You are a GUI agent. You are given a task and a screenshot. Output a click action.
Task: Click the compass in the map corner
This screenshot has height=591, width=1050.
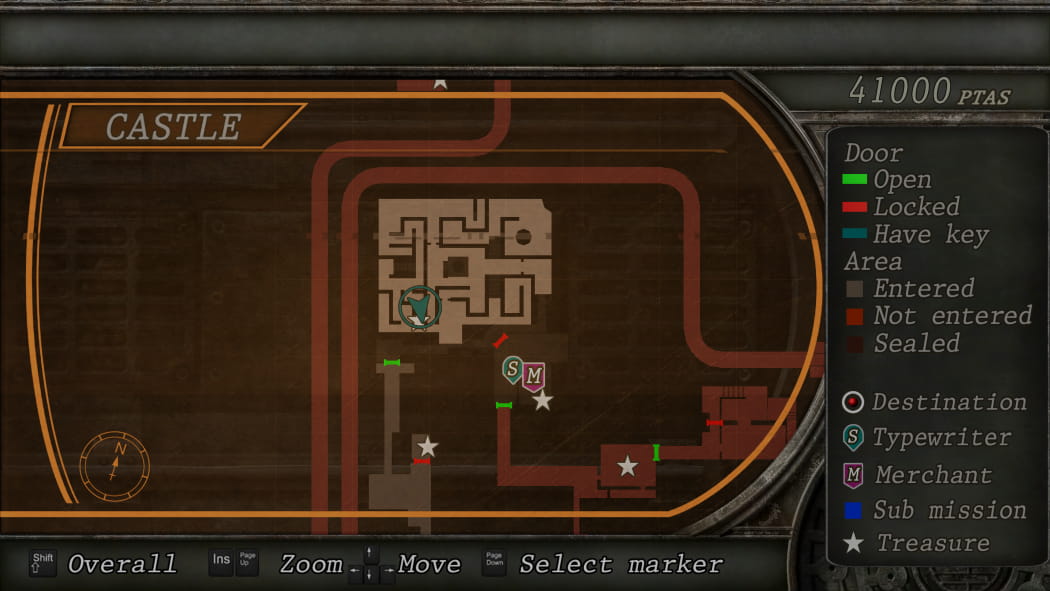pyautogui.click(x=115, y=465)
